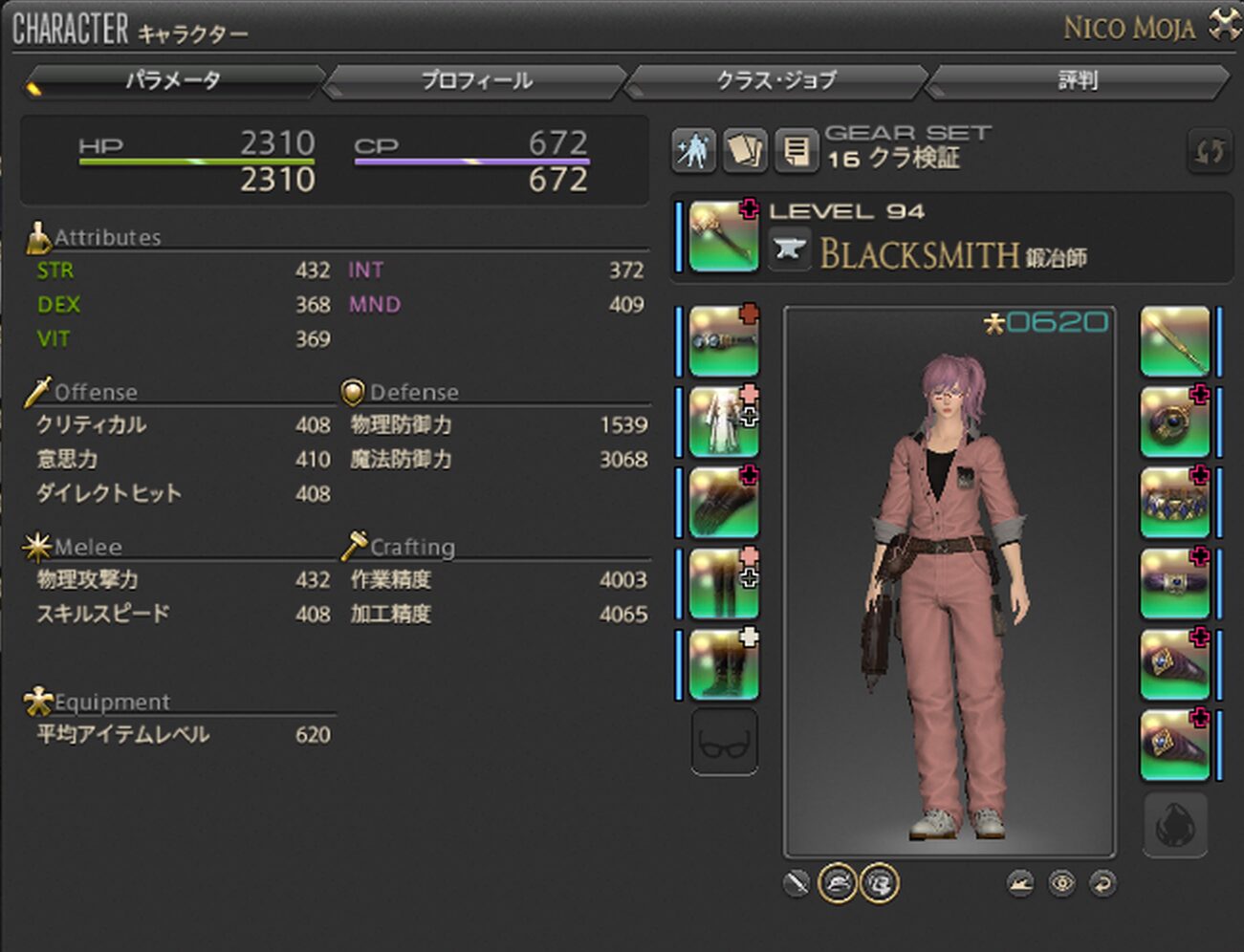Select the off-hand file tool slot

point(1174,341)
